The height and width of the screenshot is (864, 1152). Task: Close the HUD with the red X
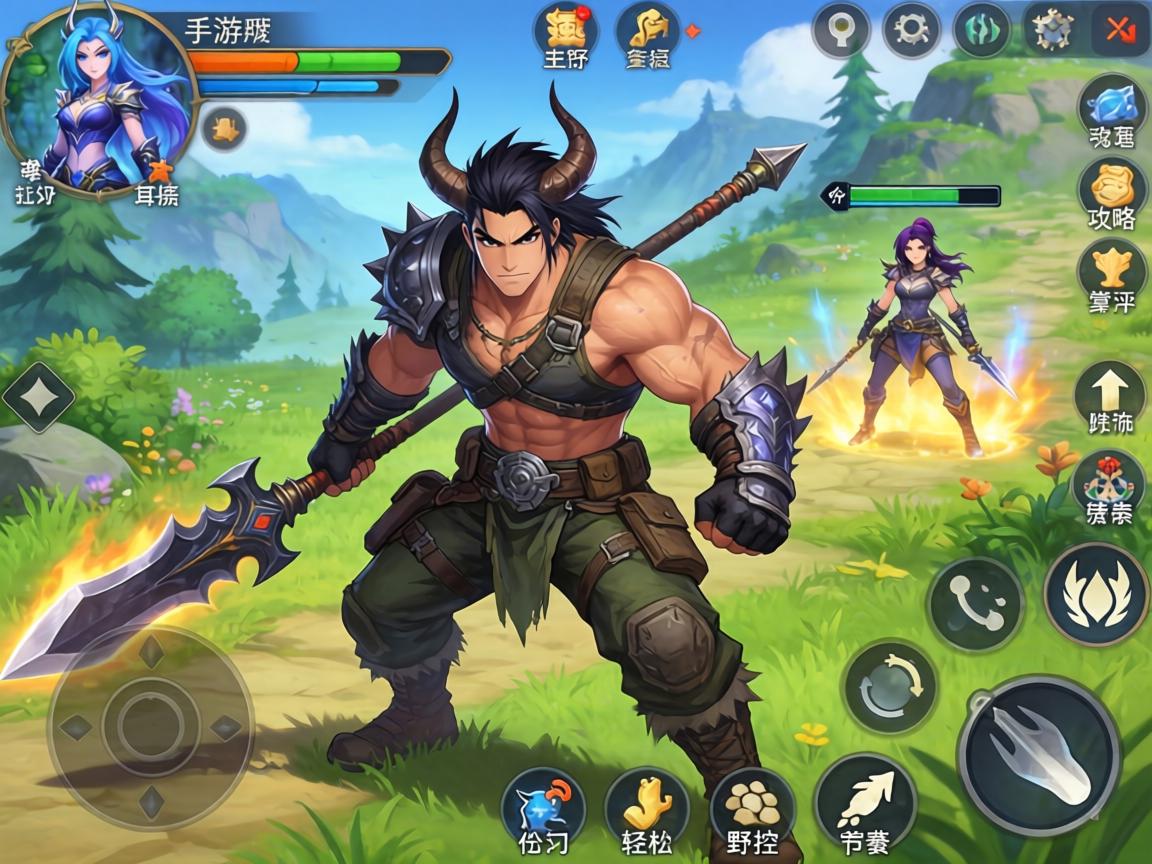1117,30
